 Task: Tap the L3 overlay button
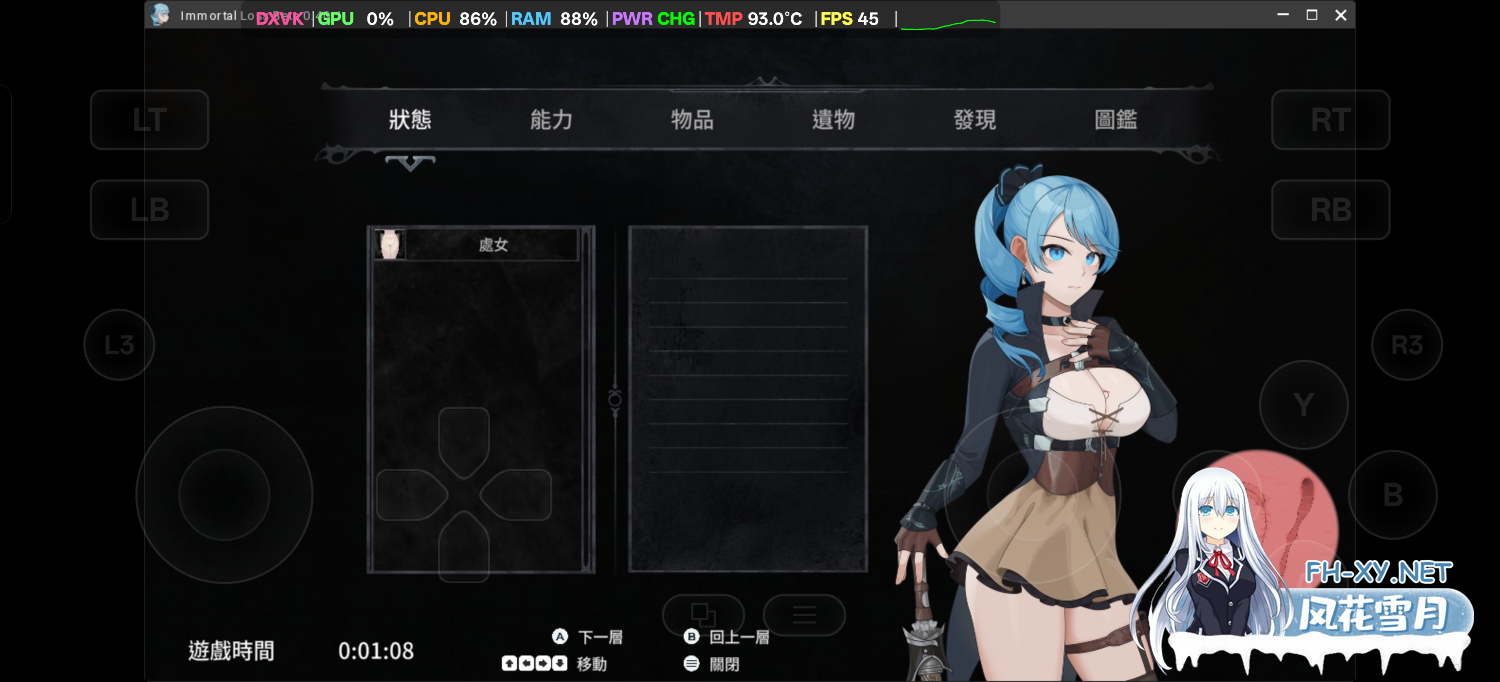[119, 345]
